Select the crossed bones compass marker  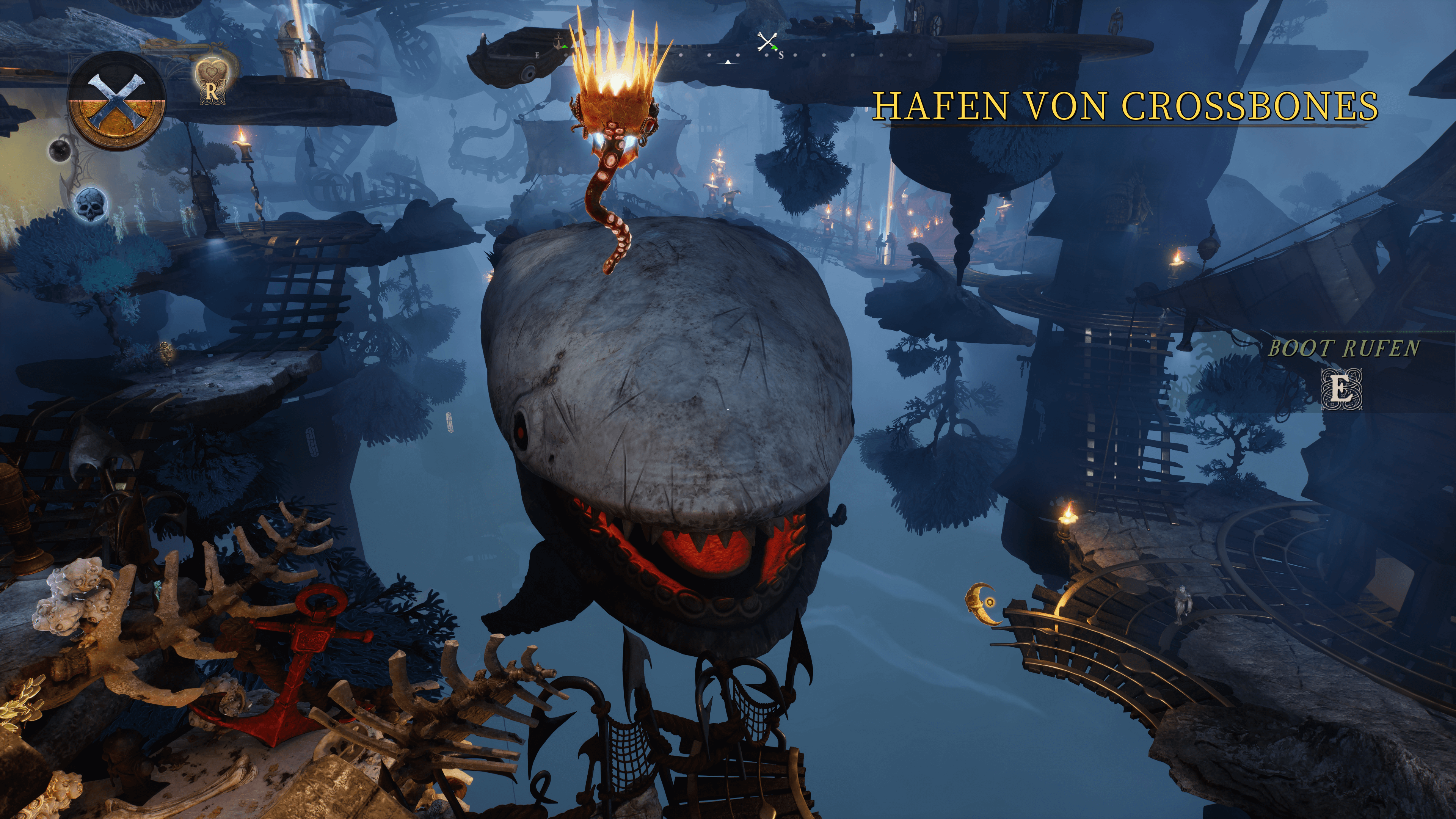pos(767,42)
